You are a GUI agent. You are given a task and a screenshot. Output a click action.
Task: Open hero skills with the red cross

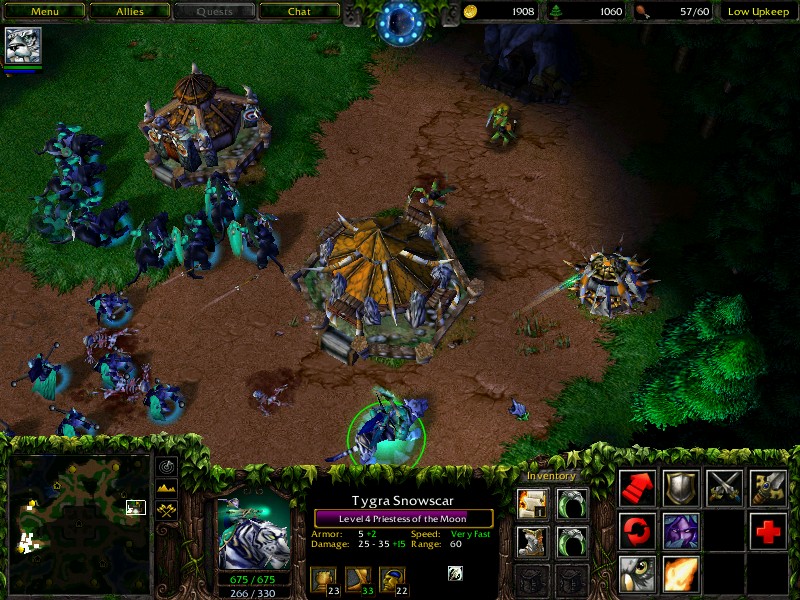coord(769,531)
